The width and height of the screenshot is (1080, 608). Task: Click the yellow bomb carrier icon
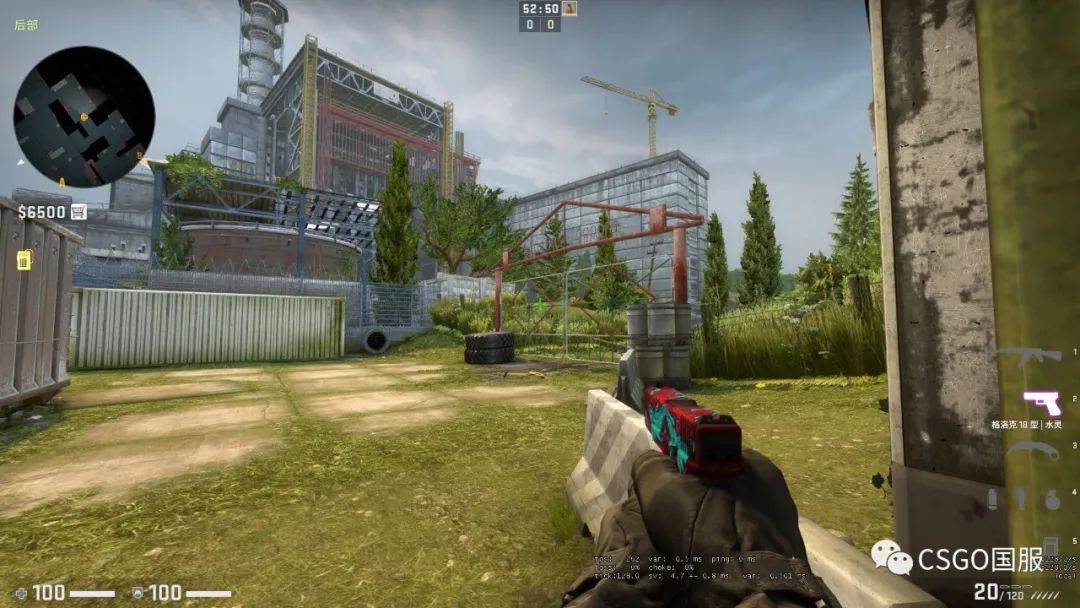click(24, 259)
